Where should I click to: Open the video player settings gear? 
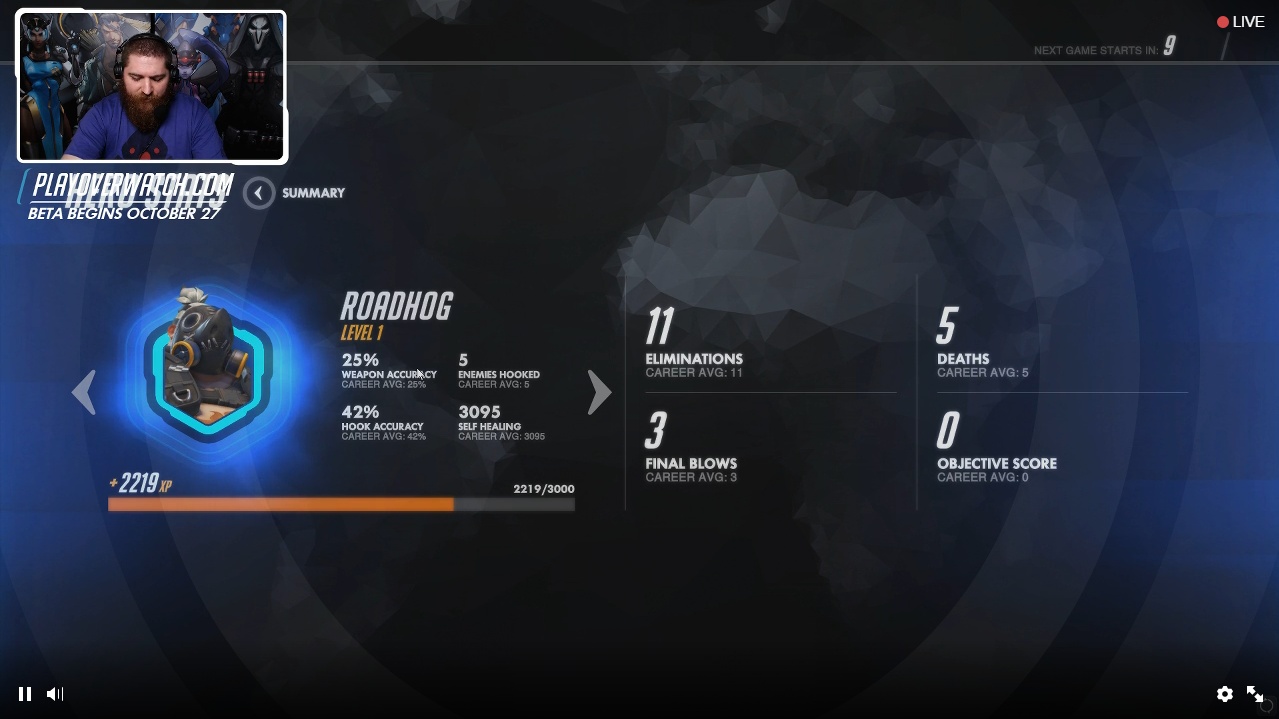tap(1224, 694)
